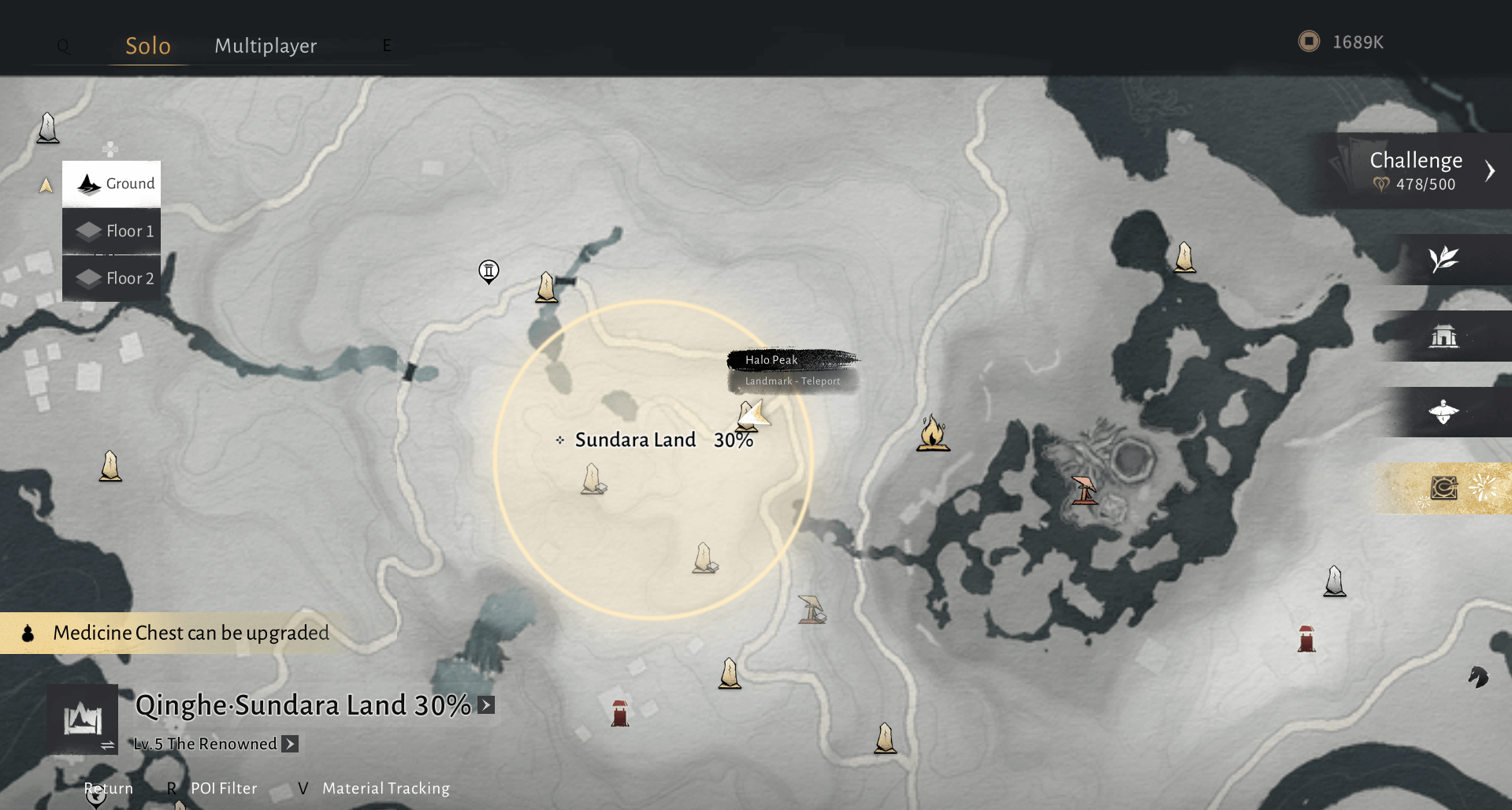Screen dimensions: 1512x810
Task: Open the highlighted golden scroll side button
Action: coord(1445,489)
